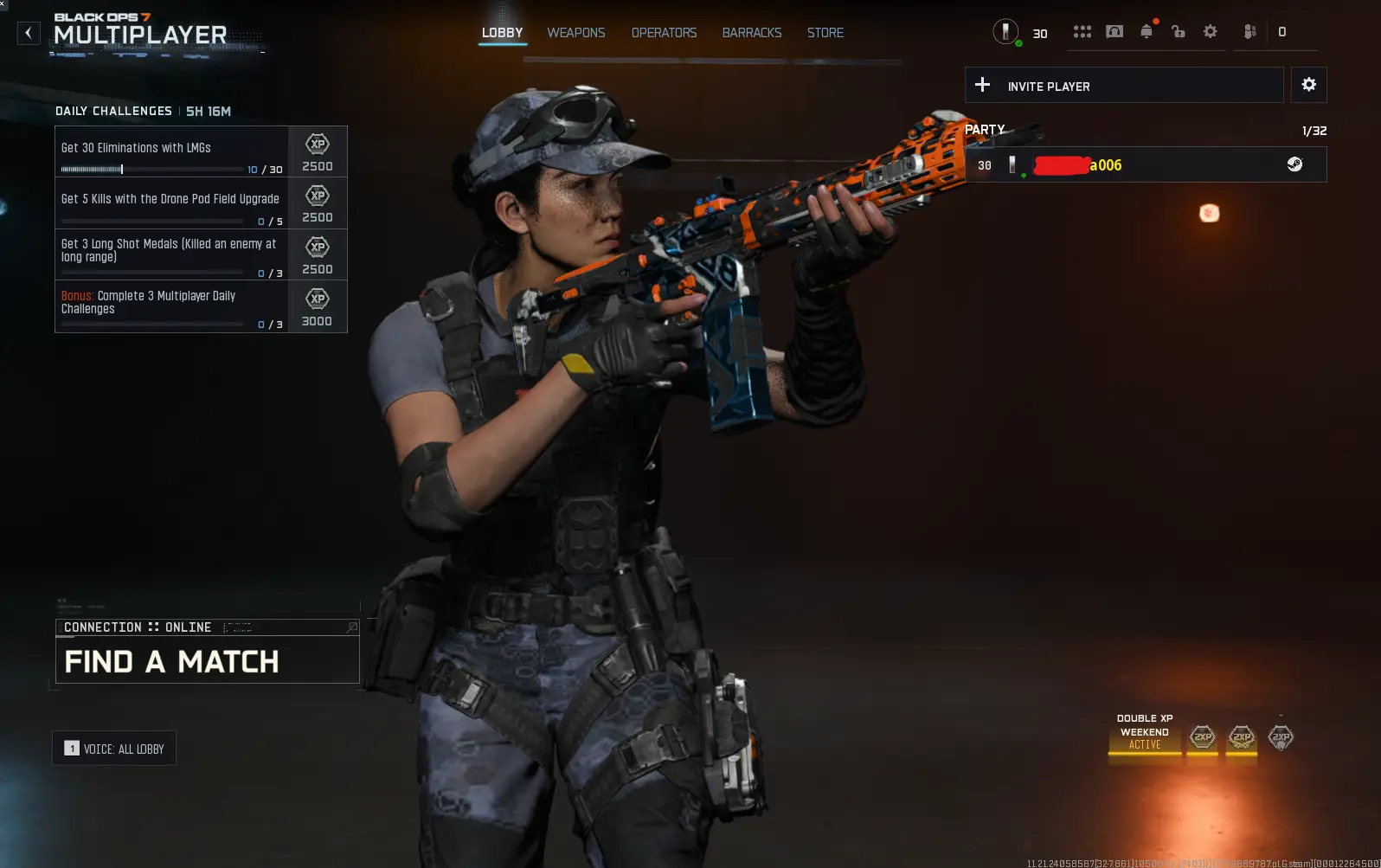Screen dimensions: 1381x868
Task: Open the LMG eliminations daily challenge
Action: [171, 152]
